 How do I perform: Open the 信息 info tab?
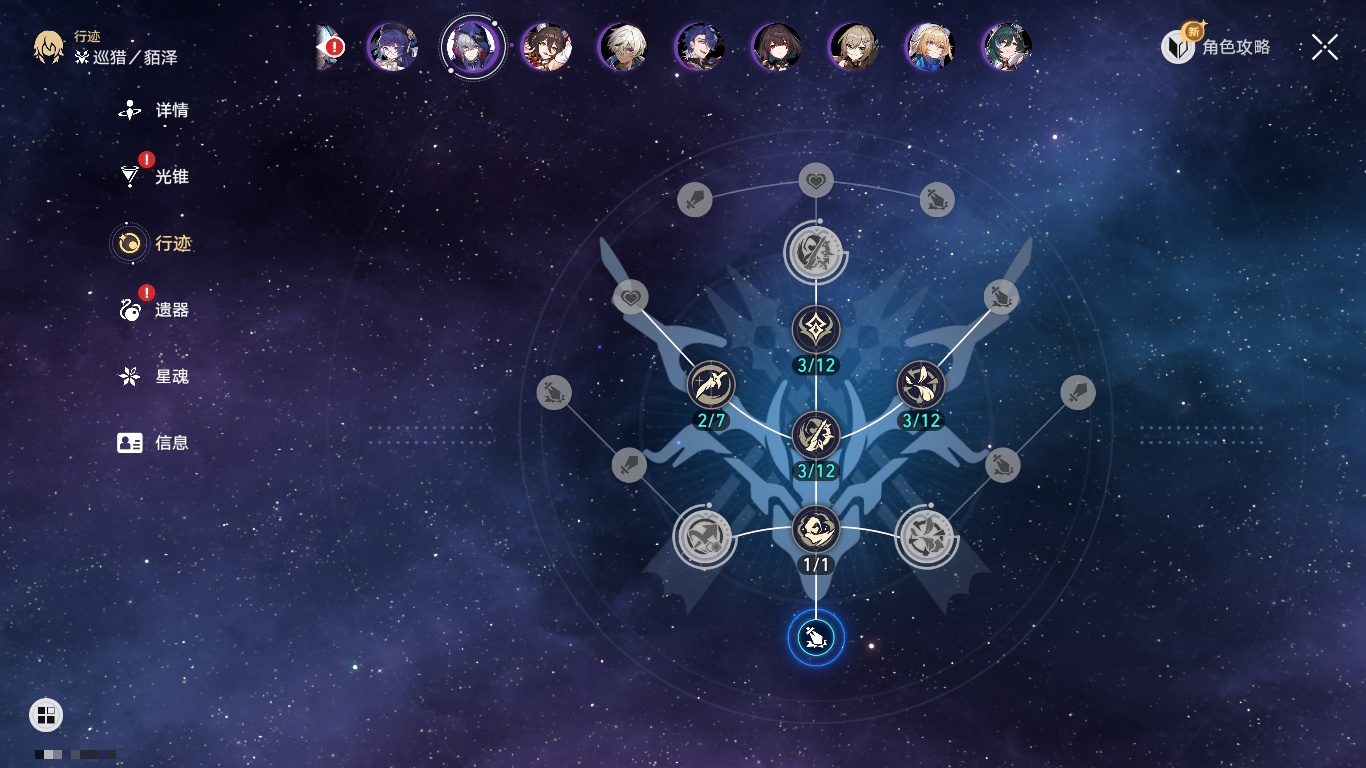(x=155, y=442)
